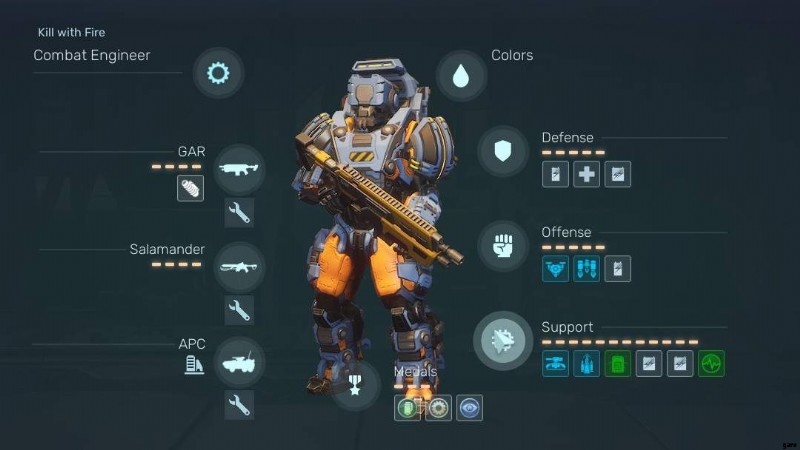Open the wrench customization below the GAR

click(239, 212)
